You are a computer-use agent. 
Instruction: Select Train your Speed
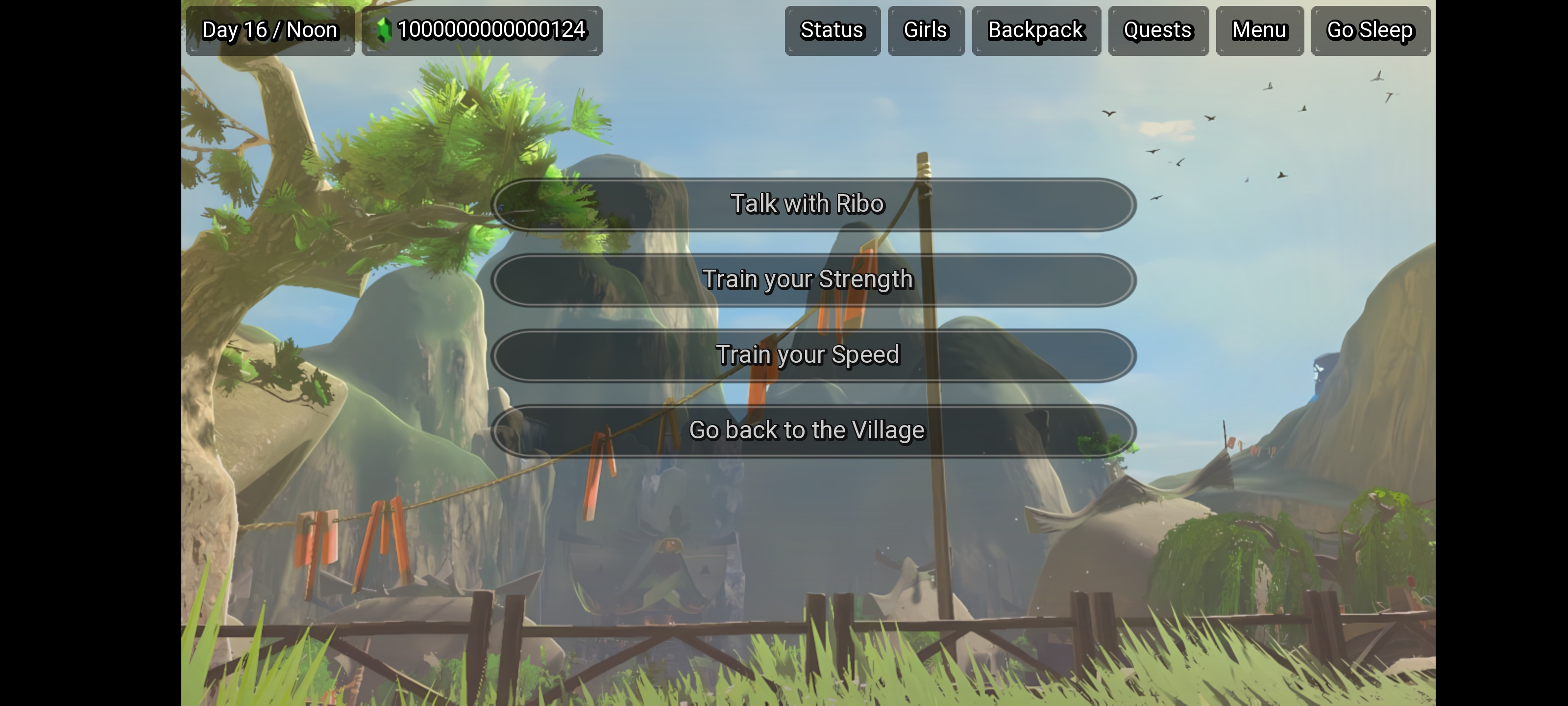point(808,354)
